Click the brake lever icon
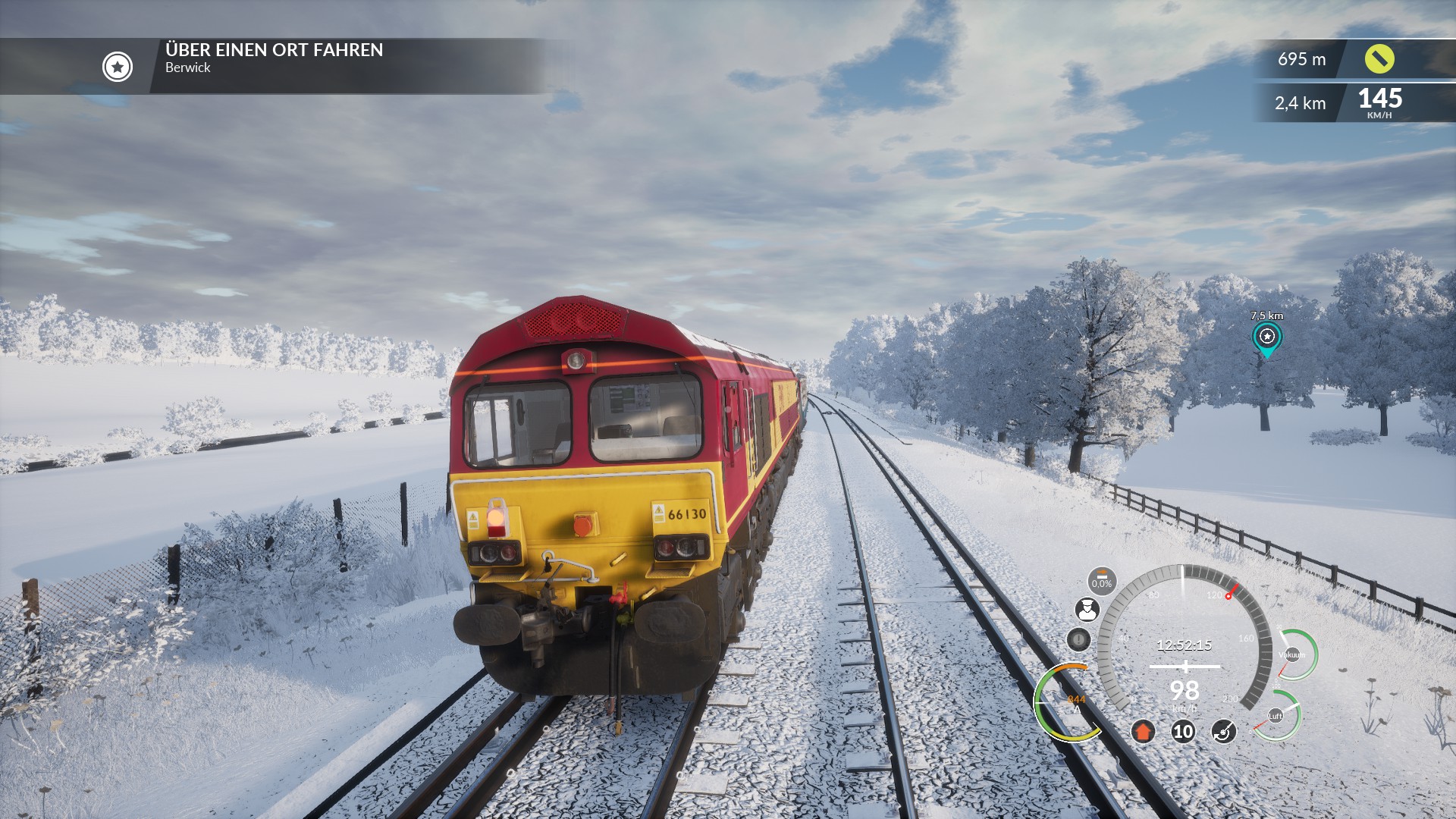The image size is (1456, 819). 1223,732
